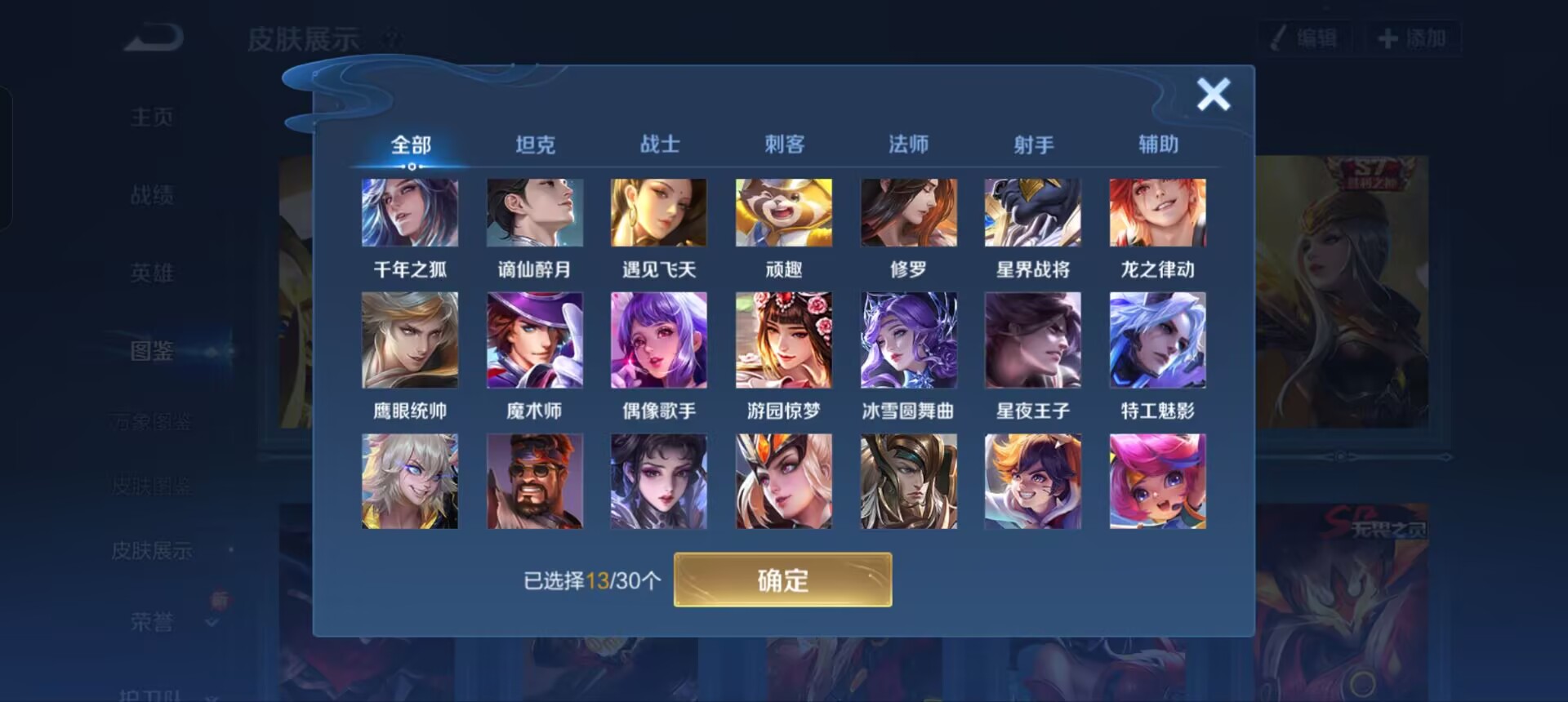Switch to the 坦克 category tab
Screen dimensions: 1568x702
click(537, 143)
